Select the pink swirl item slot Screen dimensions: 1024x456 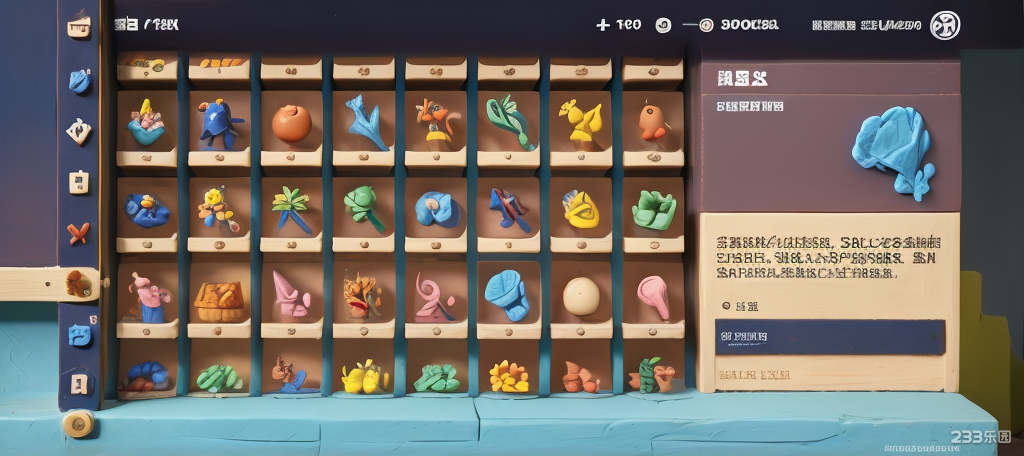pos(436,297)
